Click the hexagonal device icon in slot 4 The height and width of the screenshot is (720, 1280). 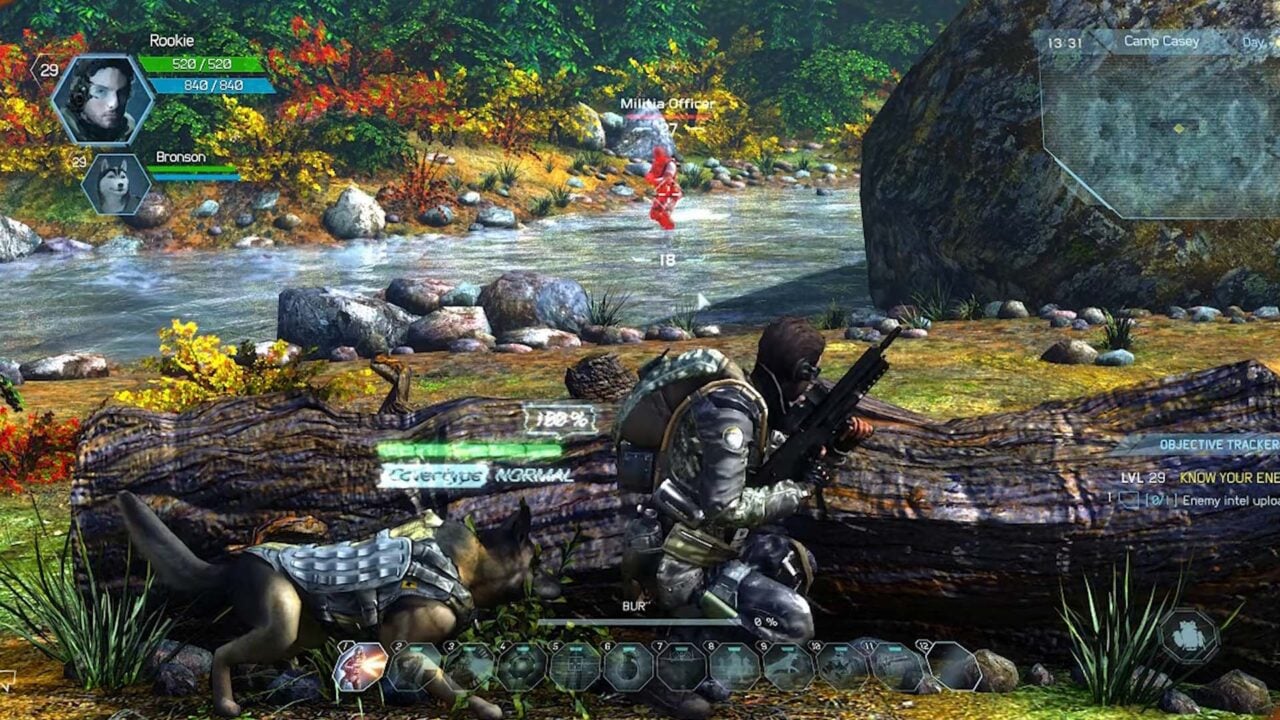coord(520,665)
